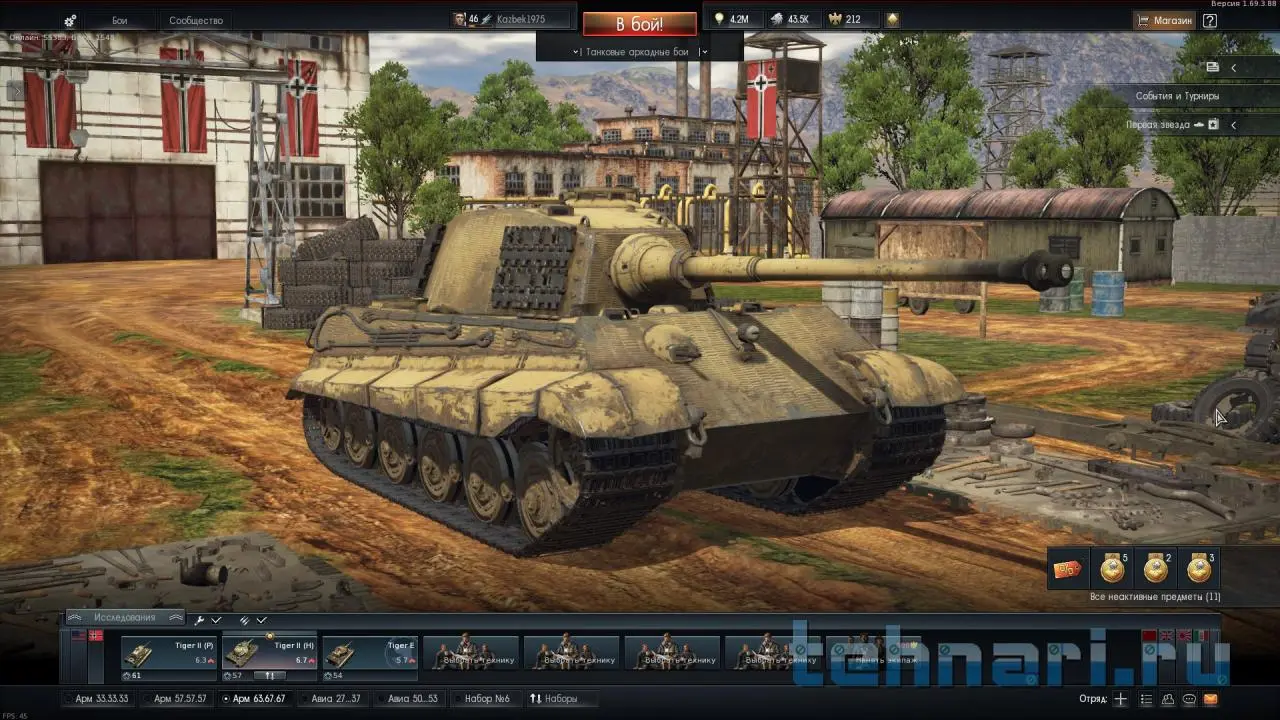Open the «Исследования» research panel

point(125,617)
